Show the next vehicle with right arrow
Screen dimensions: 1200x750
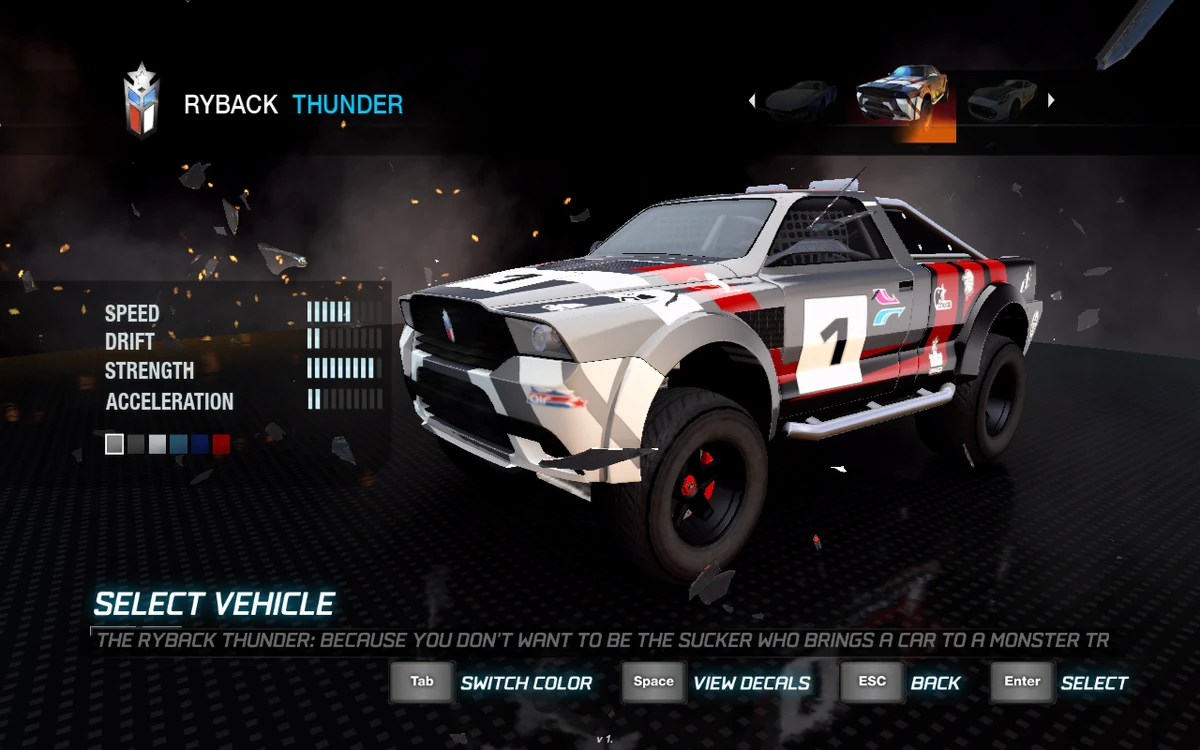click(x=1051, y=100)
